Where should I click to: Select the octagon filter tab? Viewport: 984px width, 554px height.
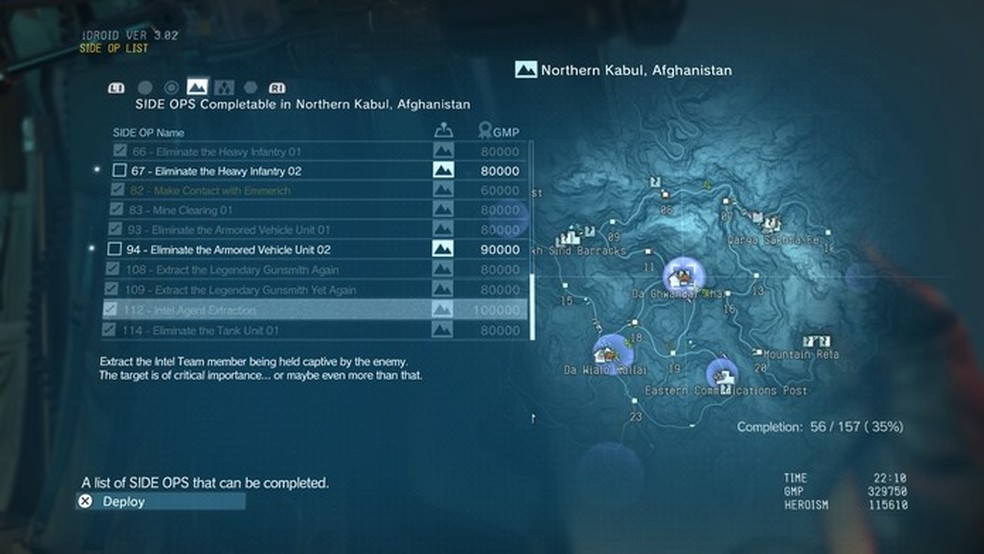[250, 87]
